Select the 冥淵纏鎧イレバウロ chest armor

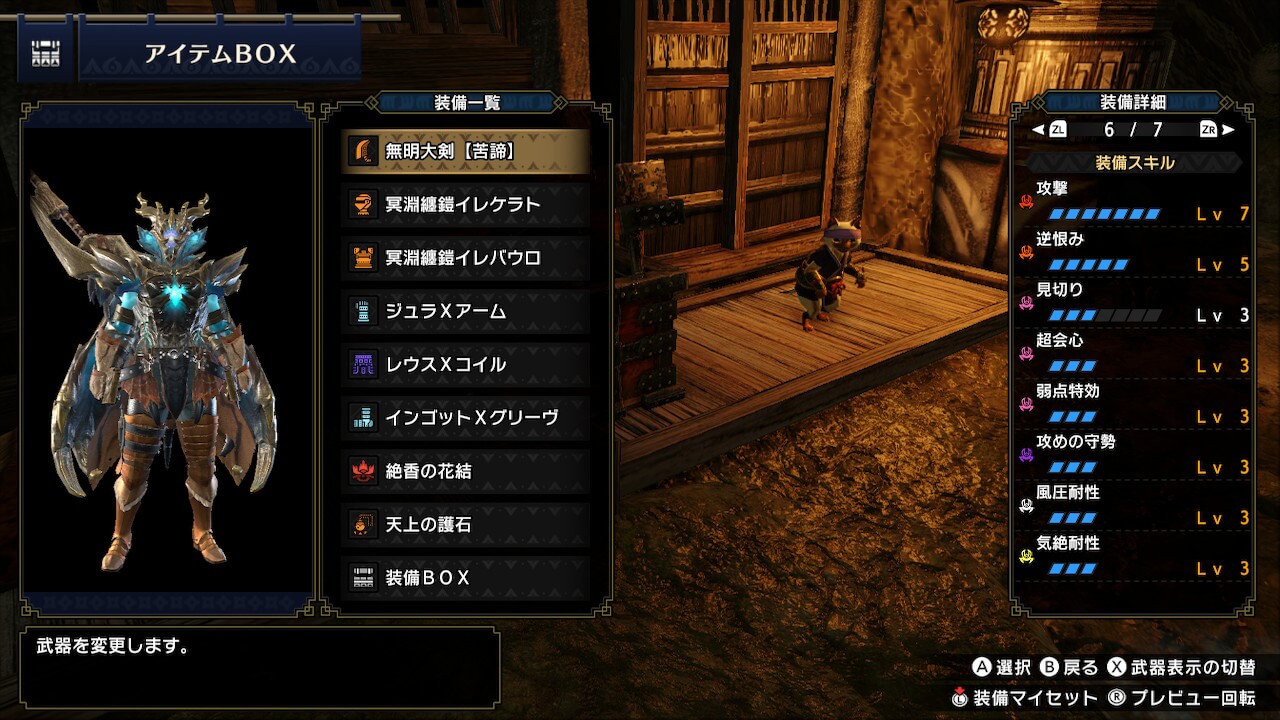click(465, 258)
